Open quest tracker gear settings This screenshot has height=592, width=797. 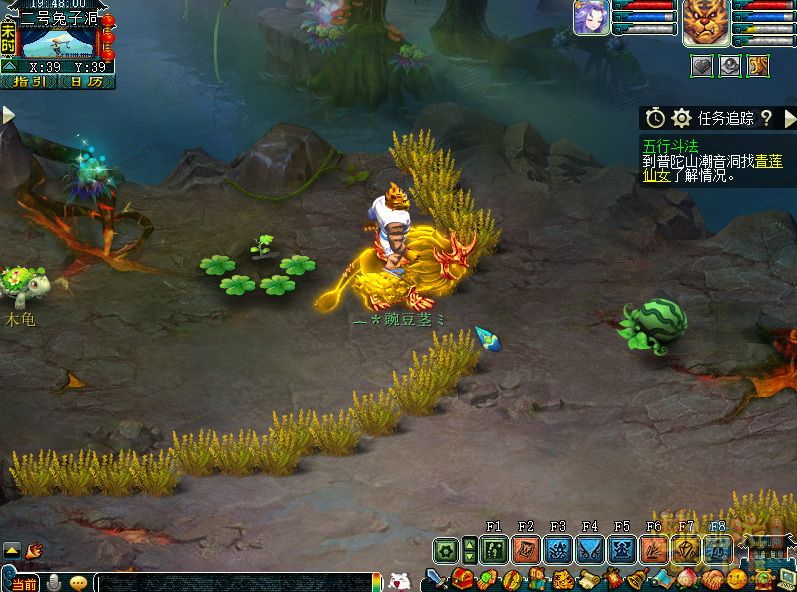682,118
